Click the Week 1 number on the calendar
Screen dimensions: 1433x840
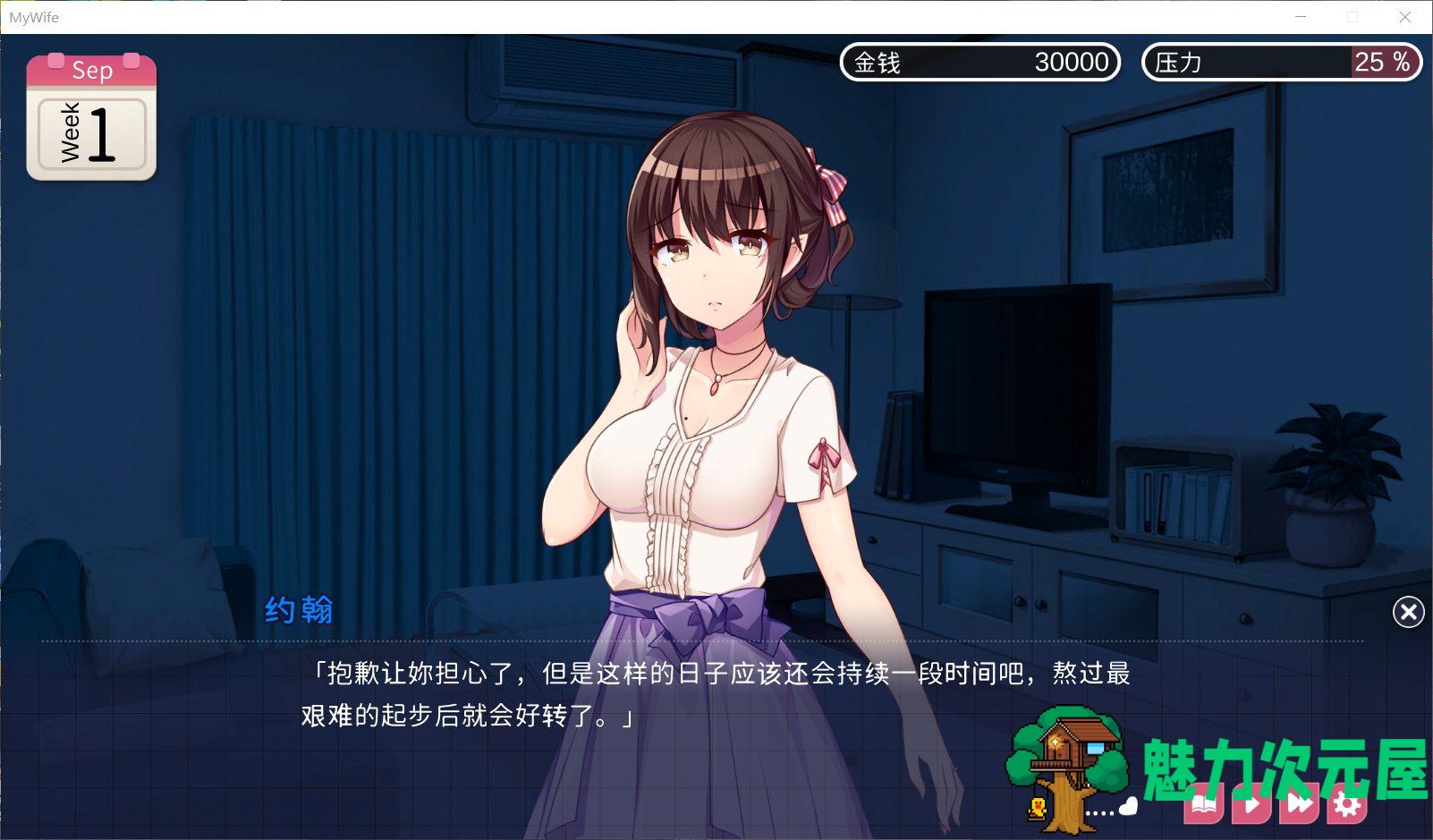coord(103,132)
